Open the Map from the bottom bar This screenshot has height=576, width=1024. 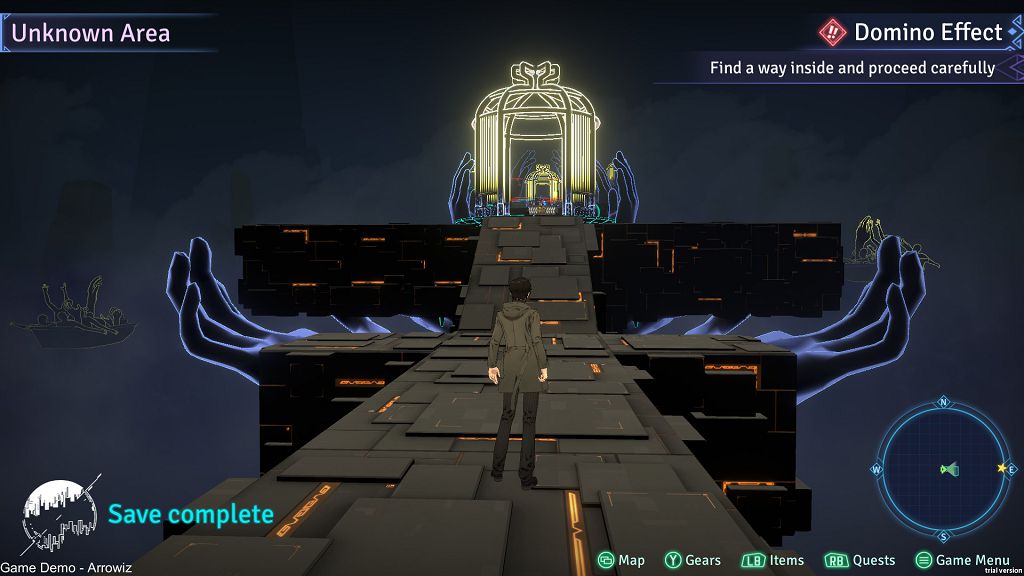click(621, 560)
